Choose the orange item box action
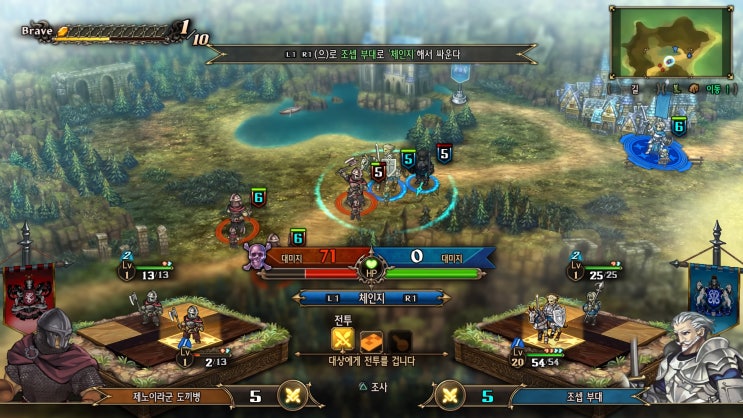This screenshot has height=418, width=743. click(372, 337)
